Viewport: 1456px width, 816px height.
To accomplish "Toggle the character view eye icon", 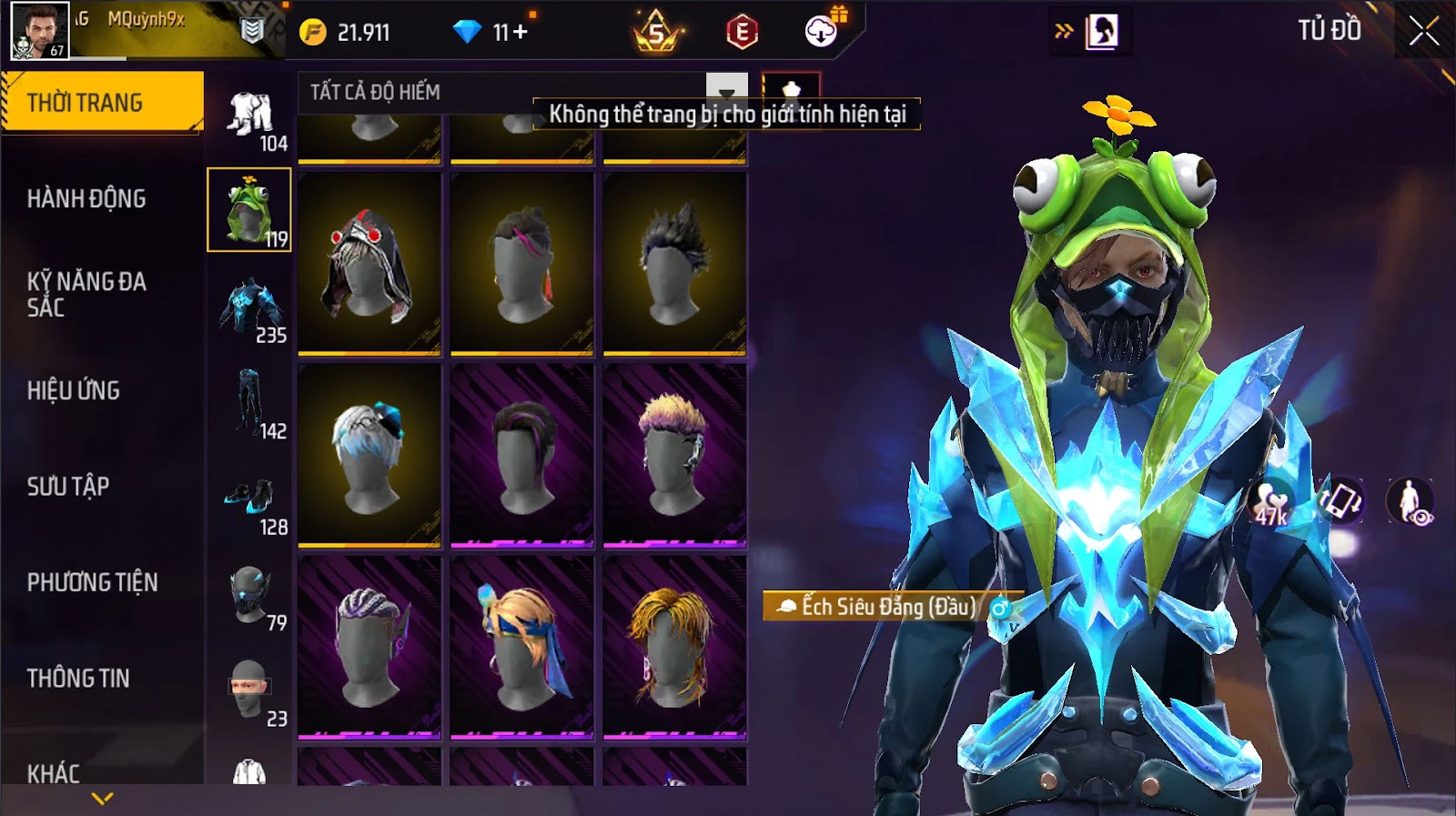I will click(1410, 501).
